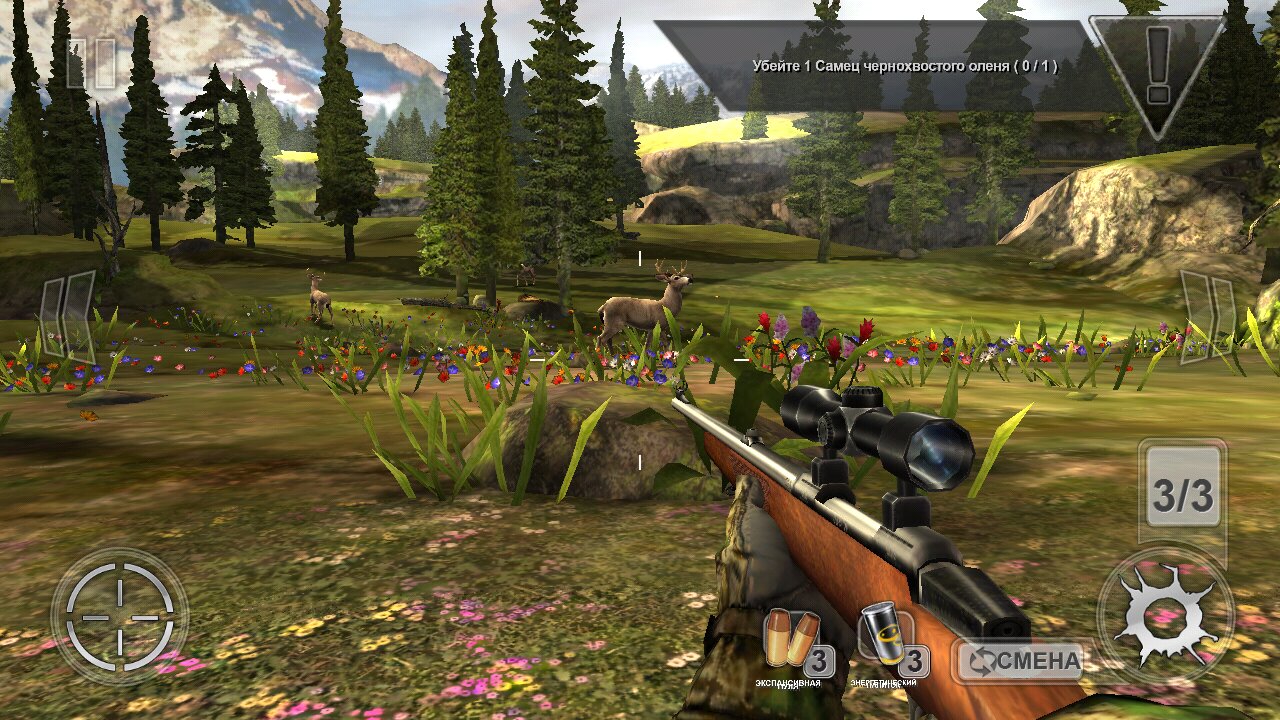Screen dimensions: 1280x720
Task: Move left with the left arrow
Action: (70, 316)
